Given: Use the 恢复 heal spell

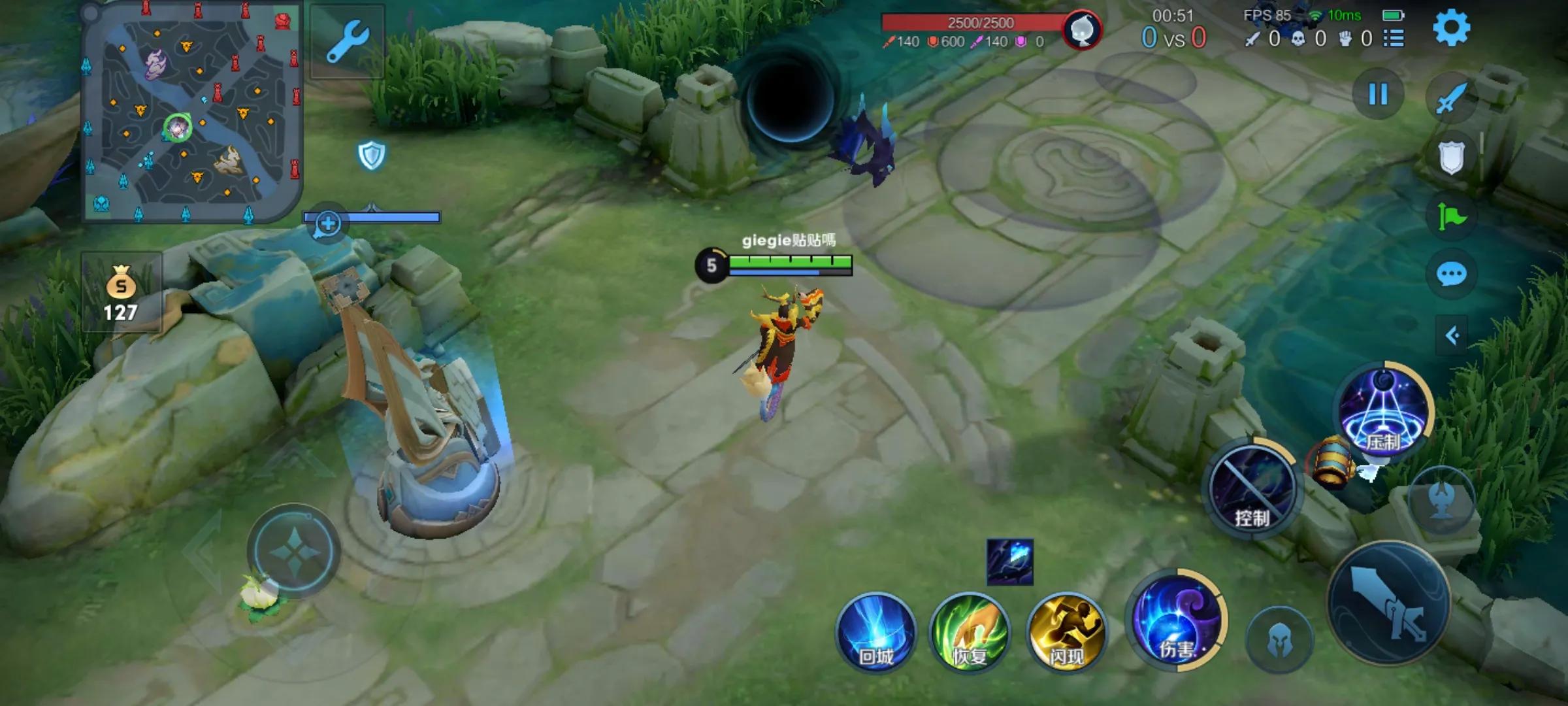Looking at the screenshot, I should [970, 632].
